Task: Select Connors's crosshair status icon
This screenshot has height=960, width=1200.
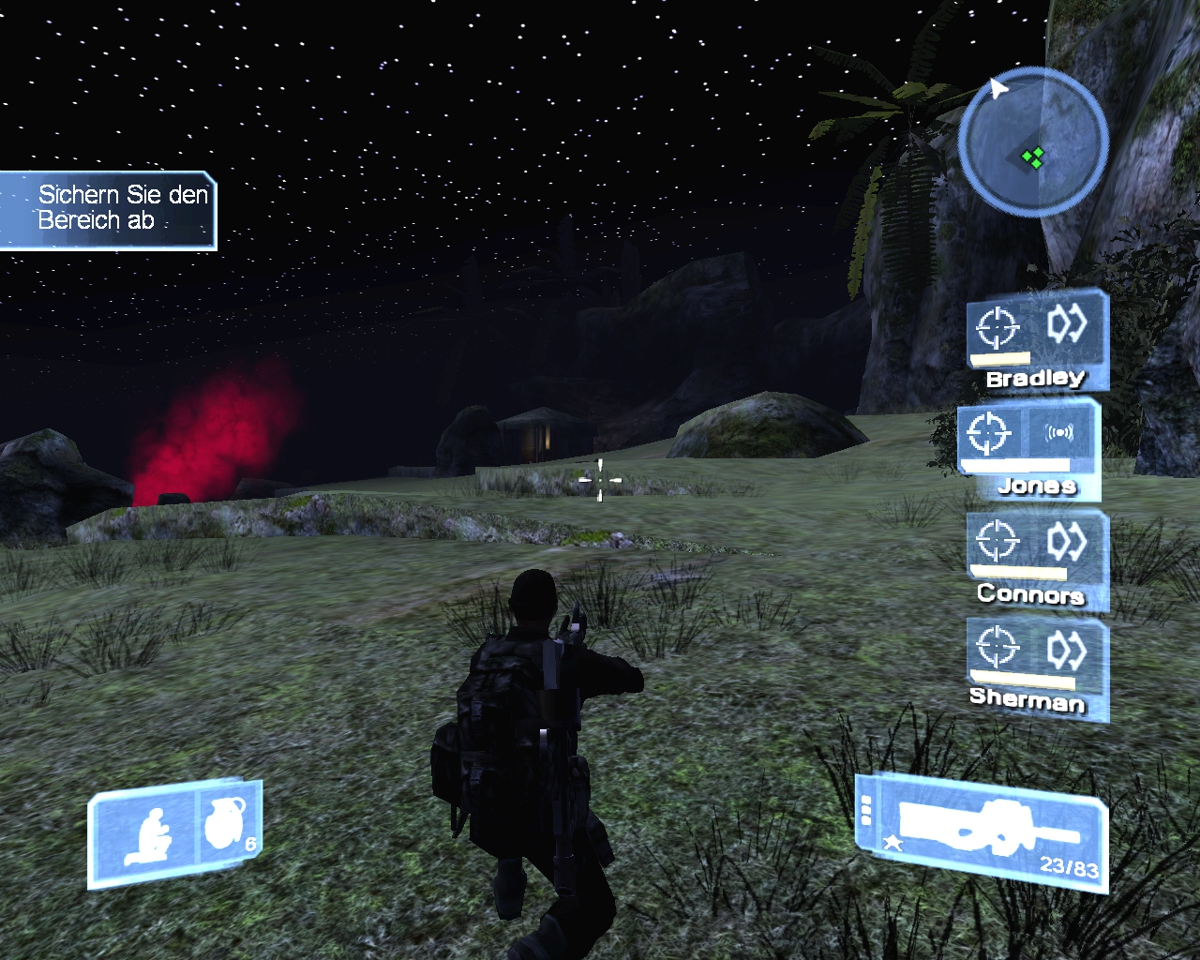Action: (x=997, y=541)
